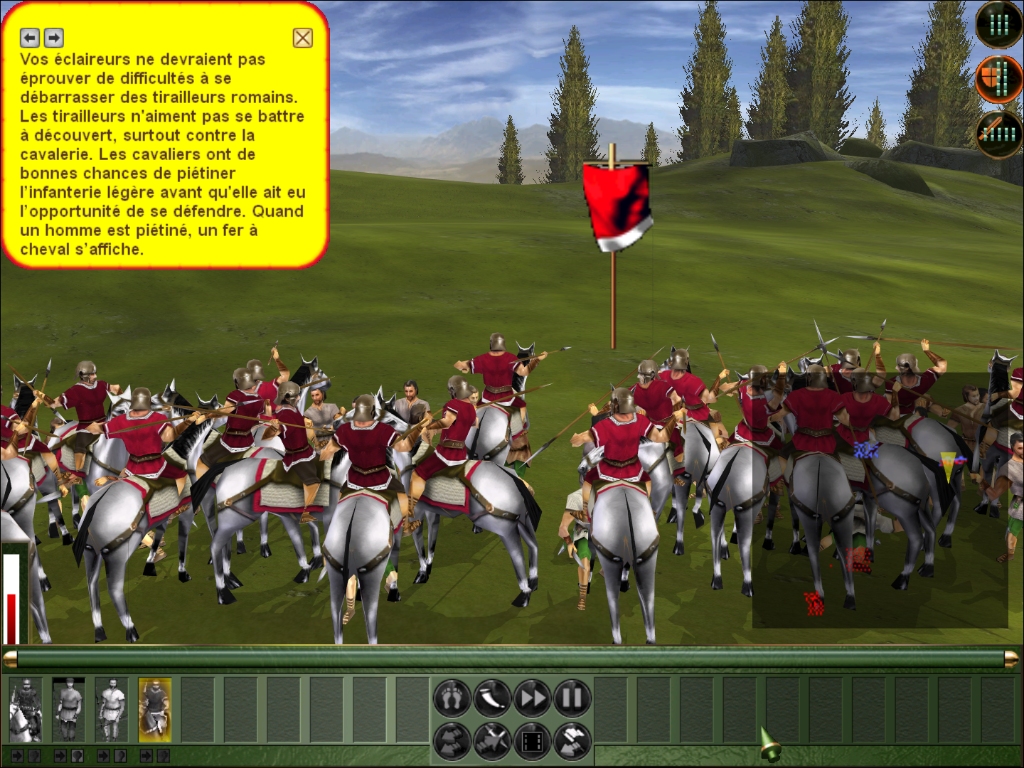Go to the previous tutorial hint
This screenshot has height=768, width=1024.
(x=30, y=38)
